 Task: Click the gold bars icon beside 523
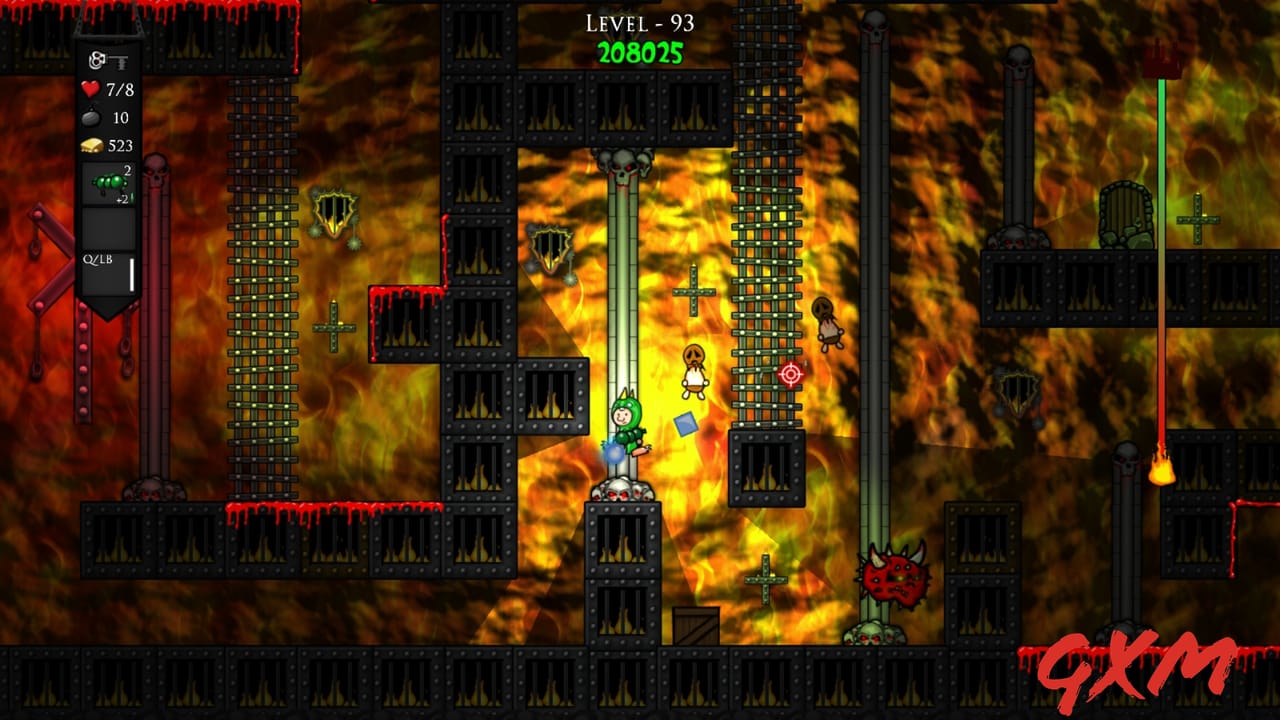[x=91, y=145]
